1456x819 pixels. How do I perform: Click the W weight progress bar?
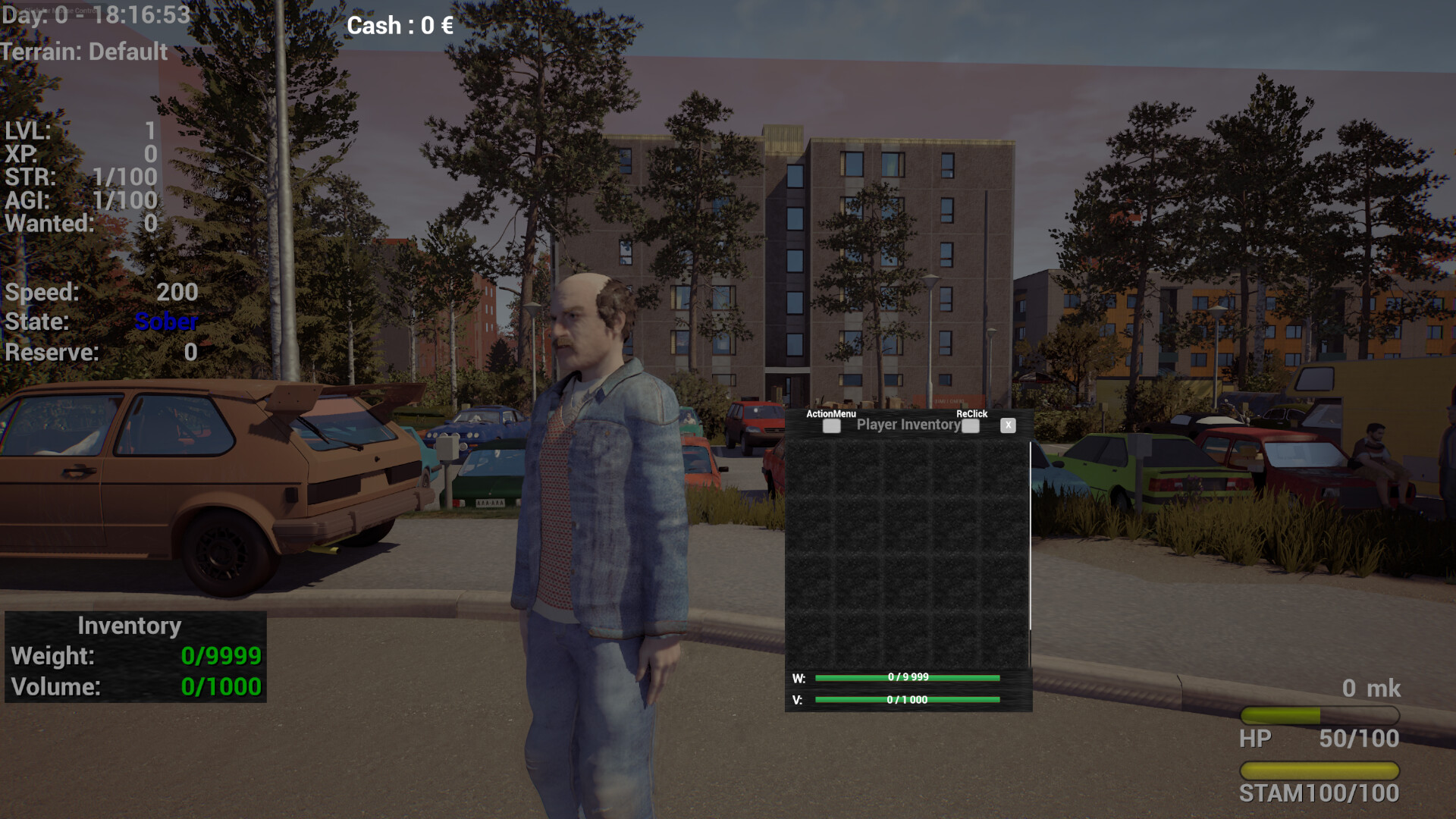pyautogui.click(x=907, y=677)
